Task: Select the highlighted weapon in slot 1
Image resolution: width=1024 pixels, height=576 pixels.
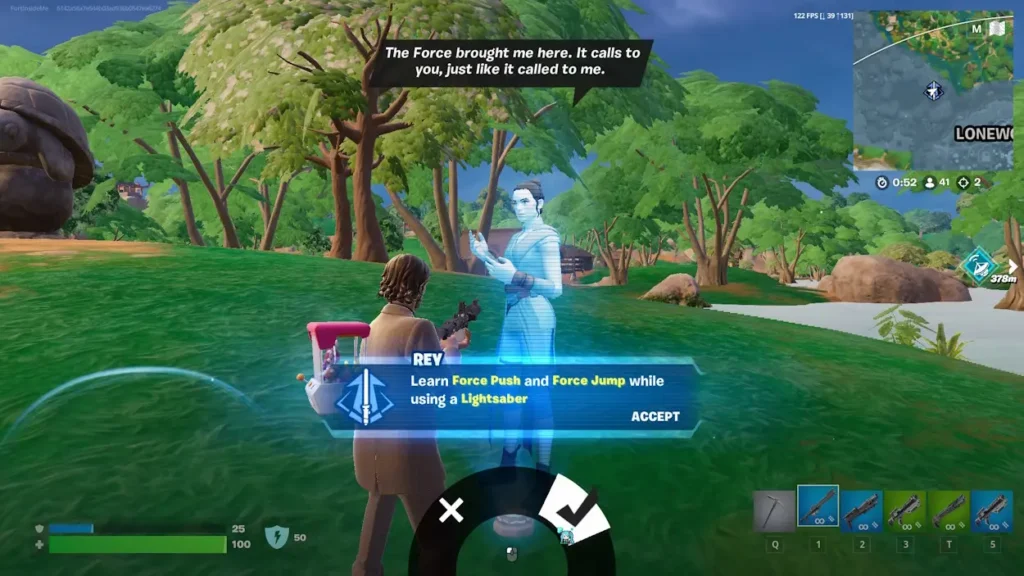Action: (x=818, y=507)
